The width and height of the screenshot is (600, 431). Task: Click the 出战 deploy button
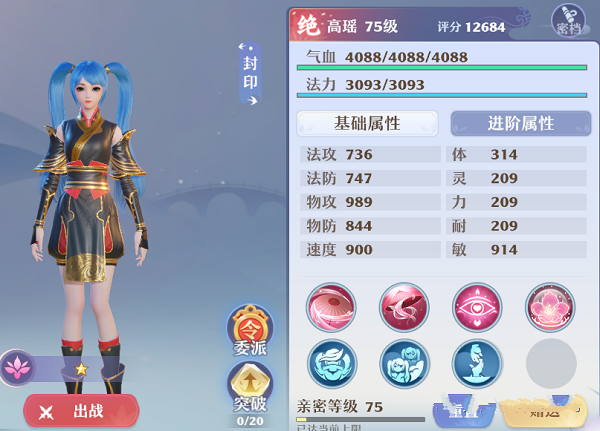tap(81, 410)
